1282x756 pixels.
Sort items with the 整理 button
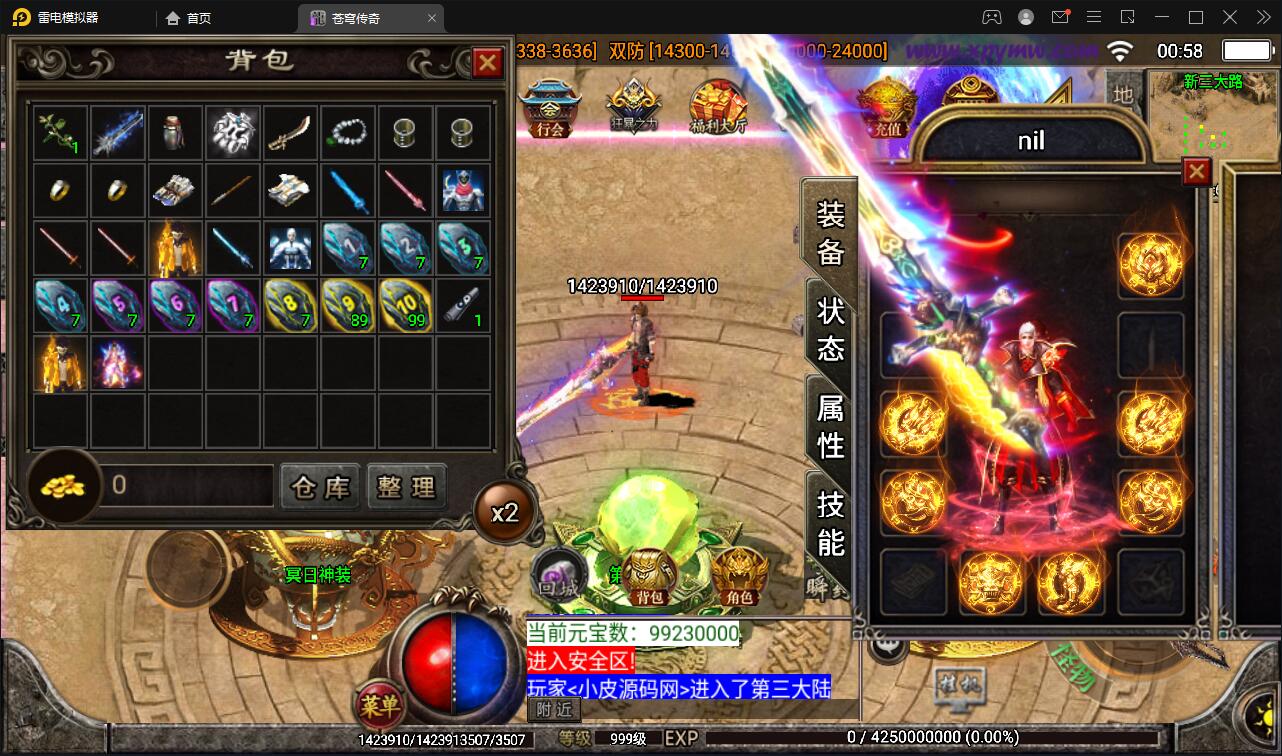point(406,487)
